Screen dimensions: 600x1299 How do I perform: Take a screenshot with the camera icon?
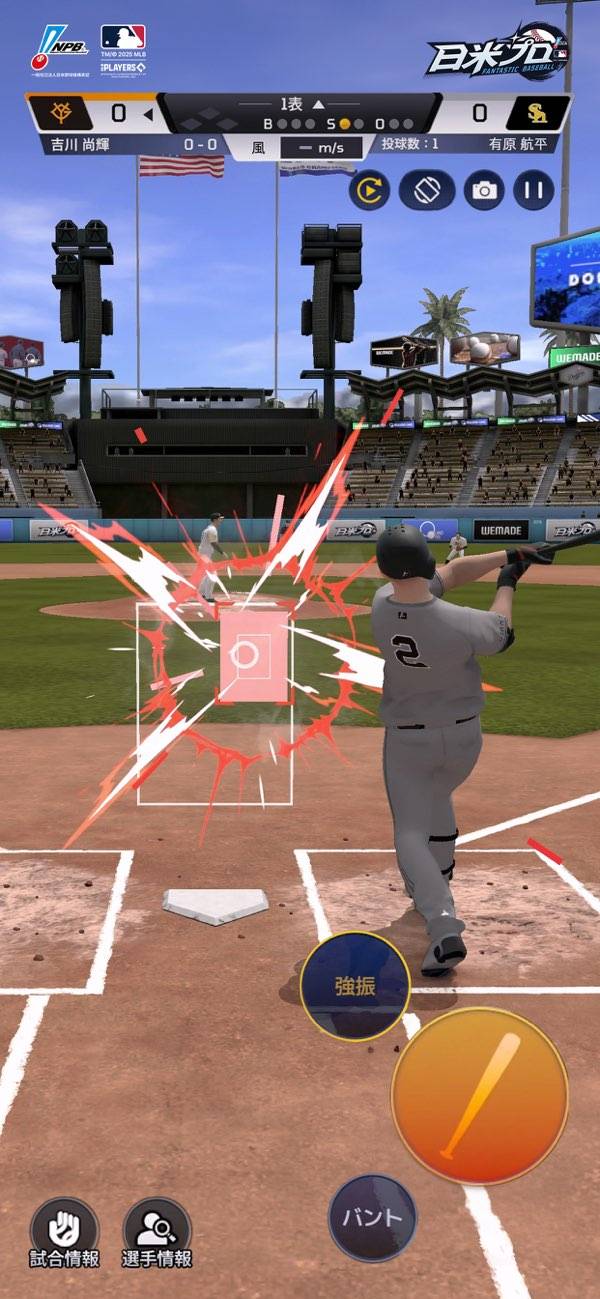(x=484, y=190)
